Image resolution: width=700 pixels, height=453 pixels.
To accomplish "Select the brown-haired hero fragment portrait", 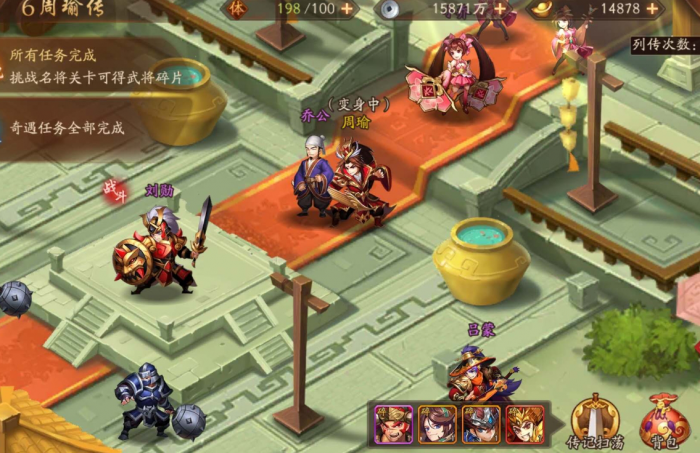I will point(437,424).
